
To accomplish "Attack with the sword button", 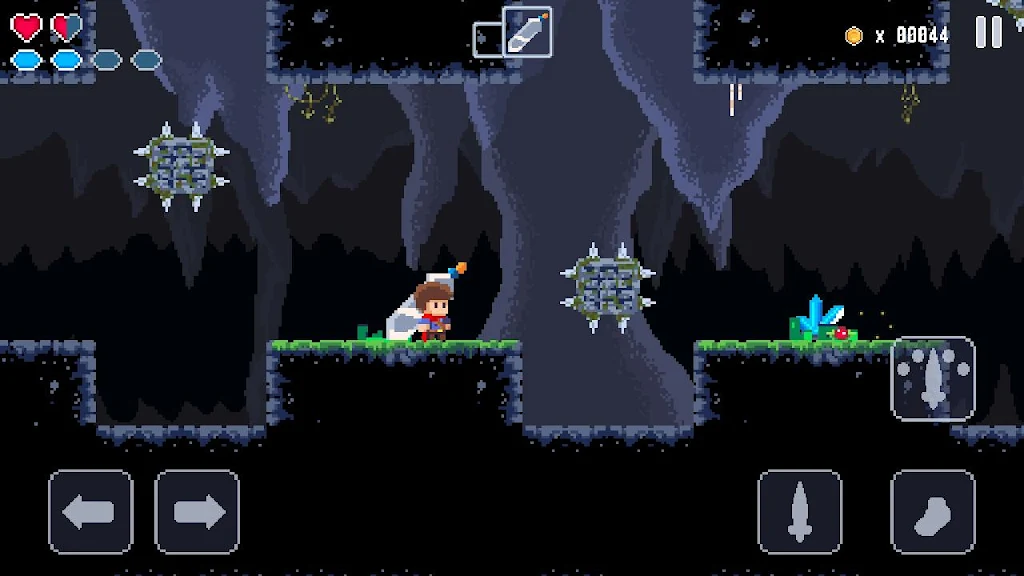I will pos(799,512).
